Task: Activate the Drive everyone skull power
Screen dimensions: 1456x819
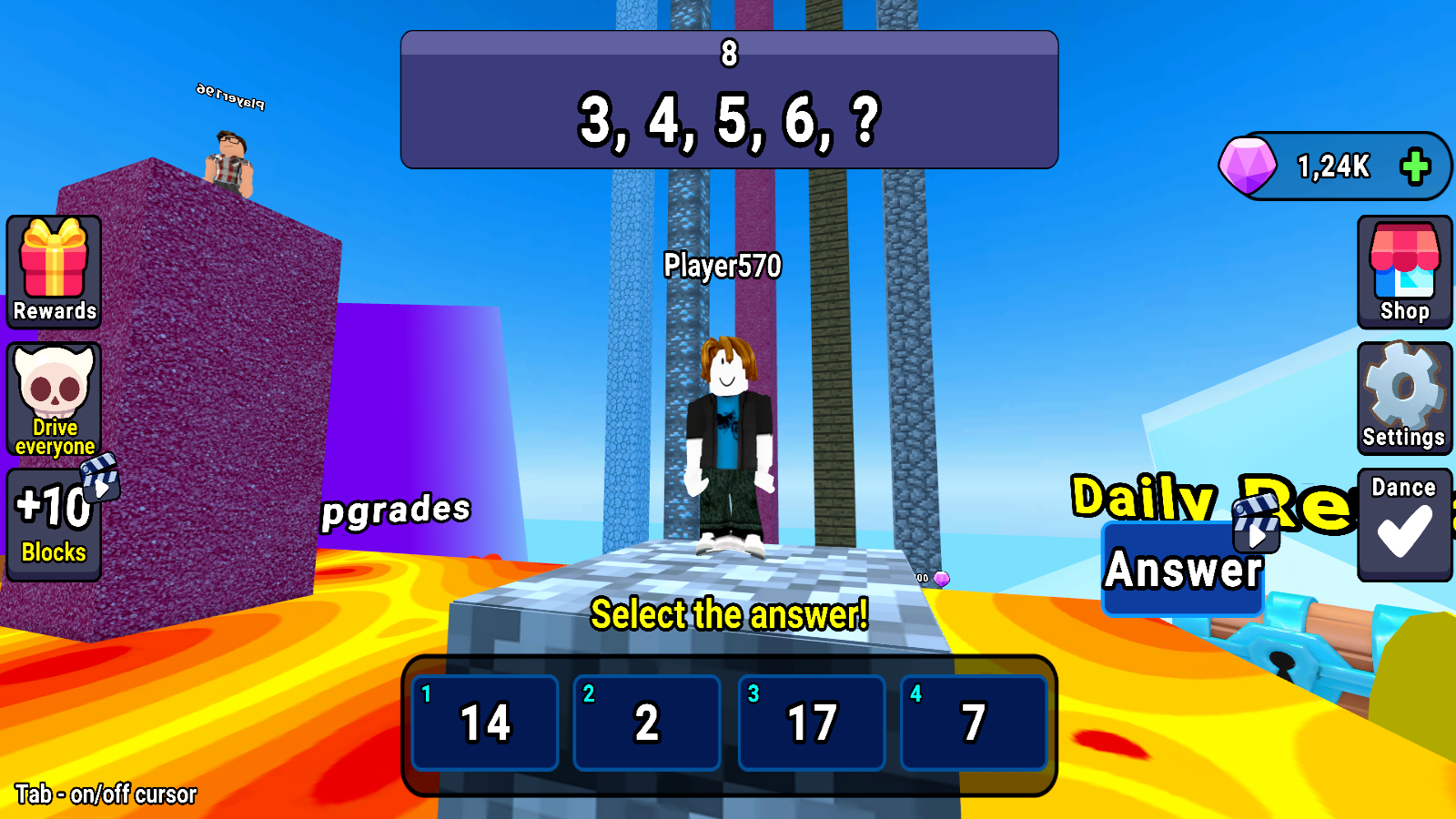Action: coord(54,396)
